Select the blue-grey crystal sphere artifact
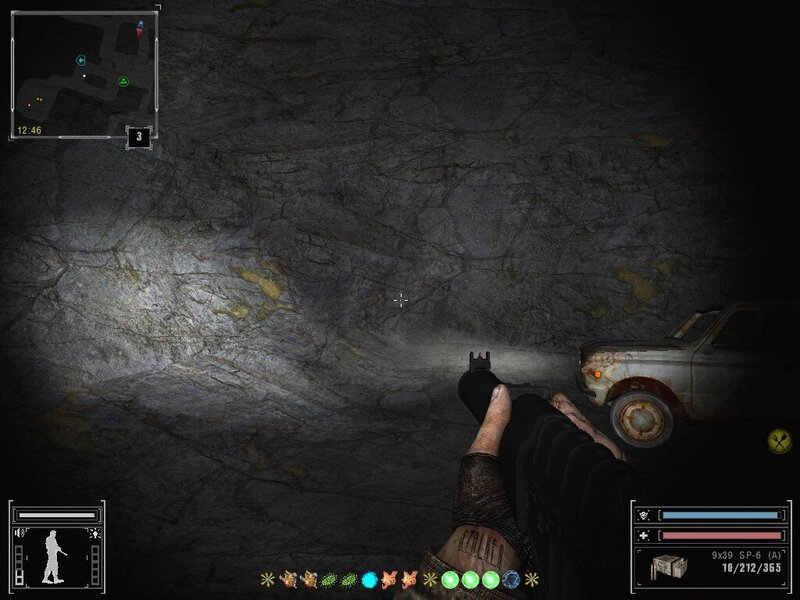Viewport: 800px width, 600px height. (512, 579)
